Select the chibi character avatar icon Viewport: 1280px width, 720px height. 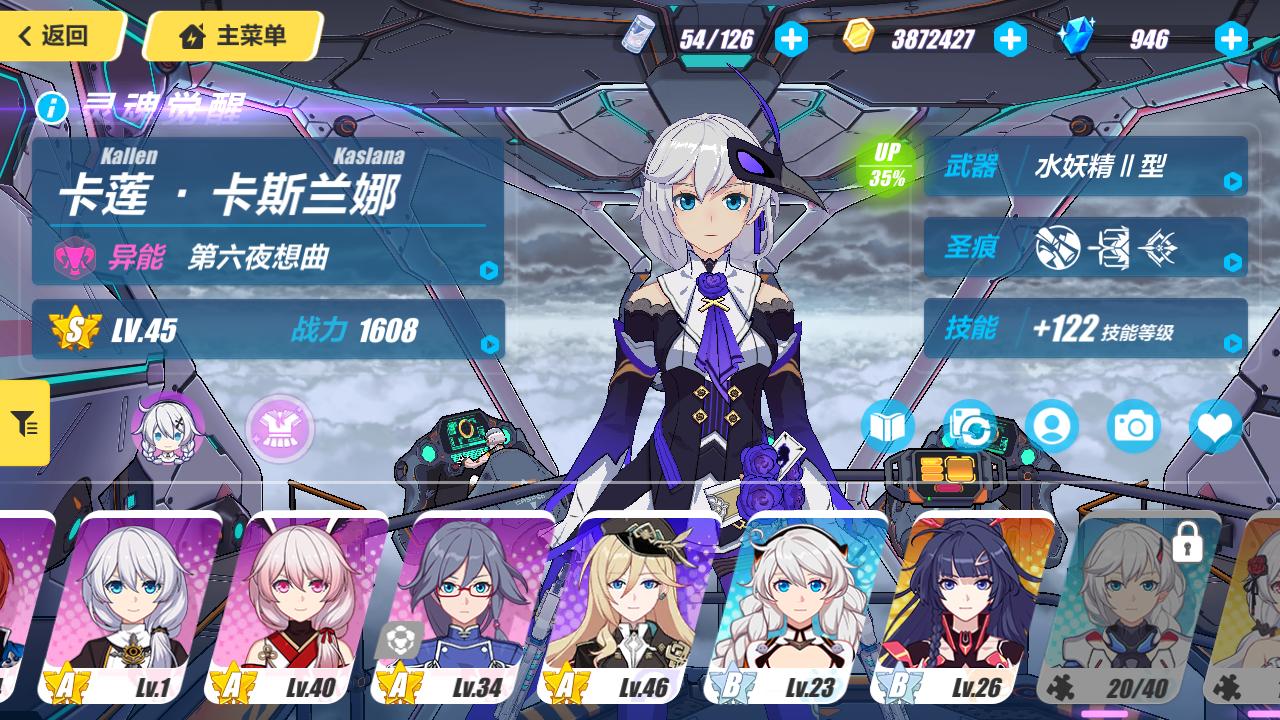click(166, 429)
